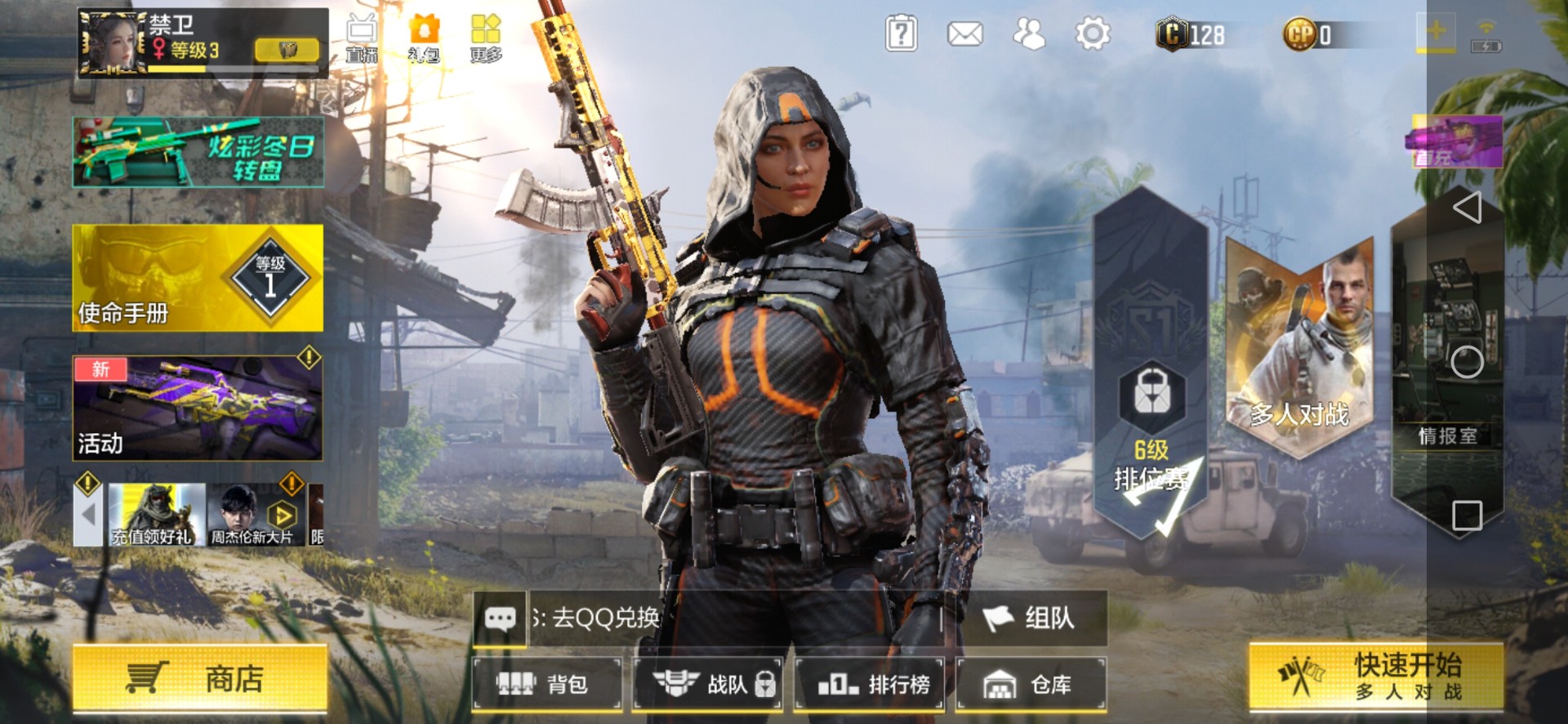Tap the Android back triangle button

click(1468, 208)
